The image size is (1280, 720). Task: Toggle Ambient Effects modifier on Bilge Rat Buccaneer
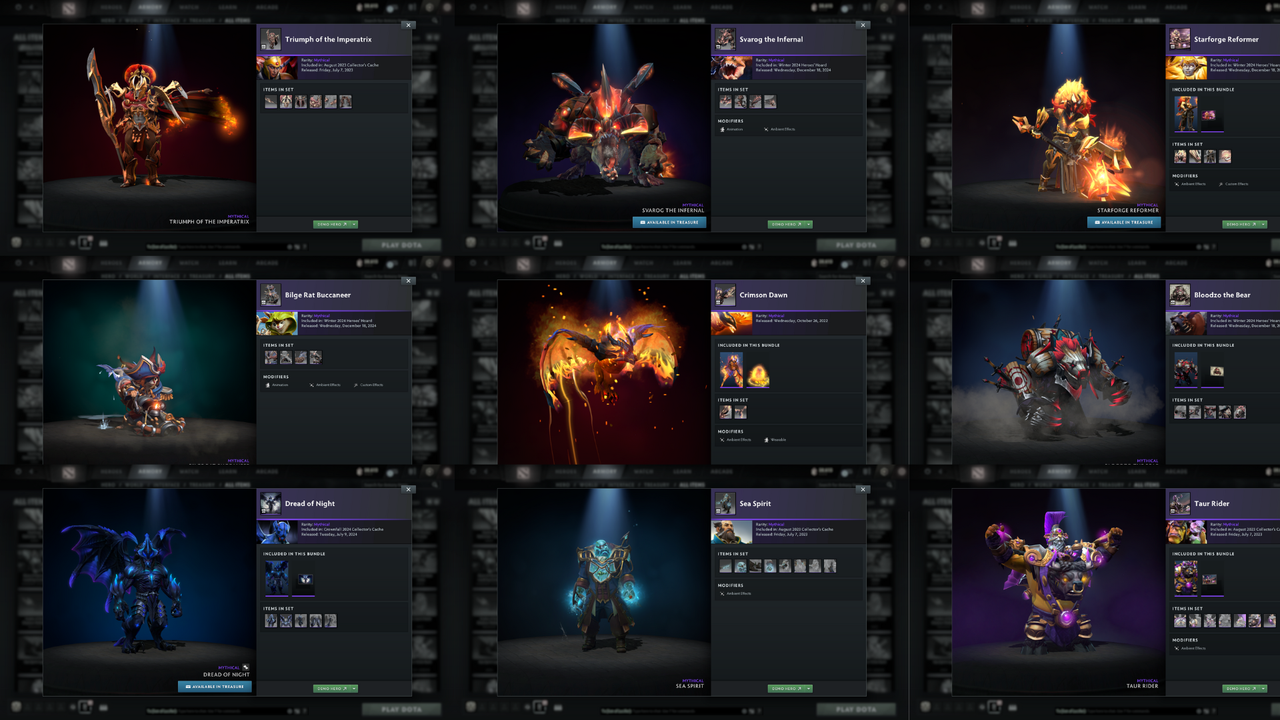(313, 385)
